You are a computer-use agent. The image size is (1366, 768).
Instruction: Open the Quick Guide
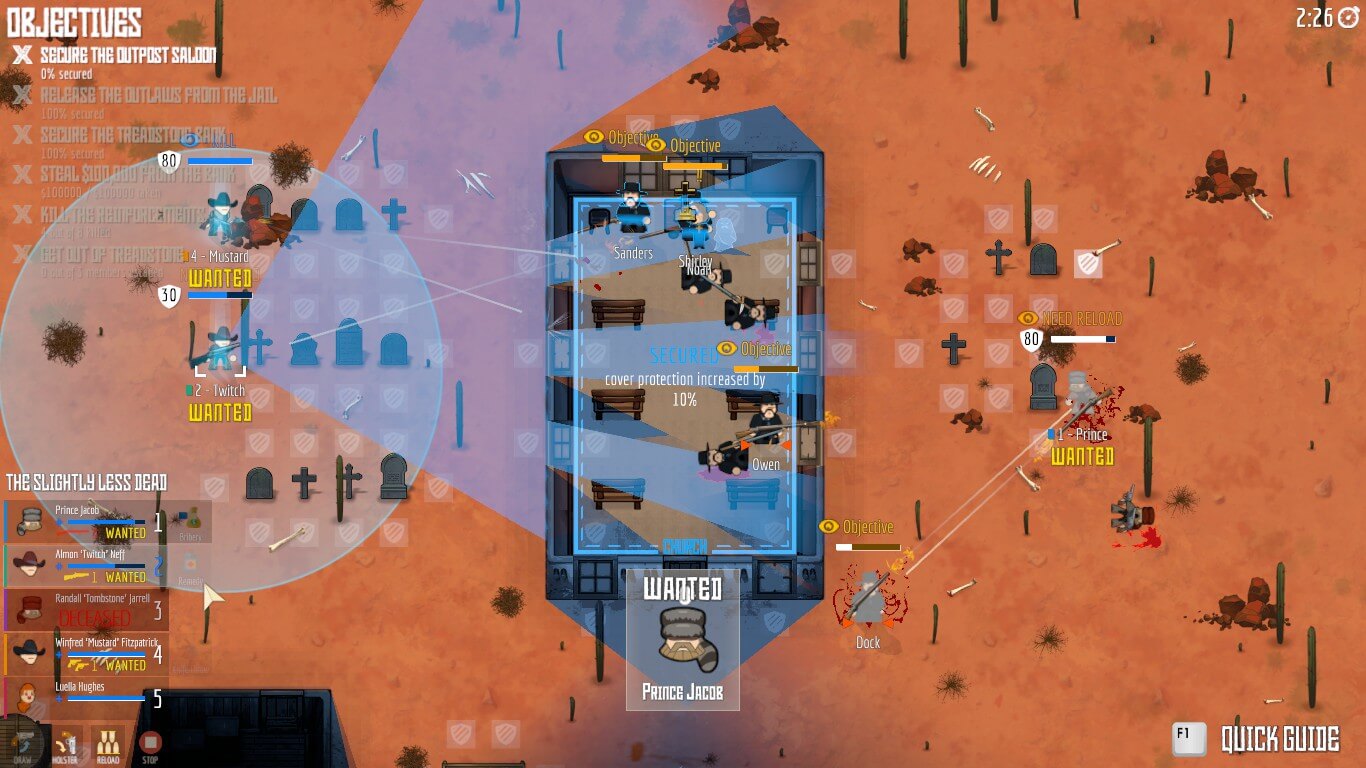[1257, 739]
